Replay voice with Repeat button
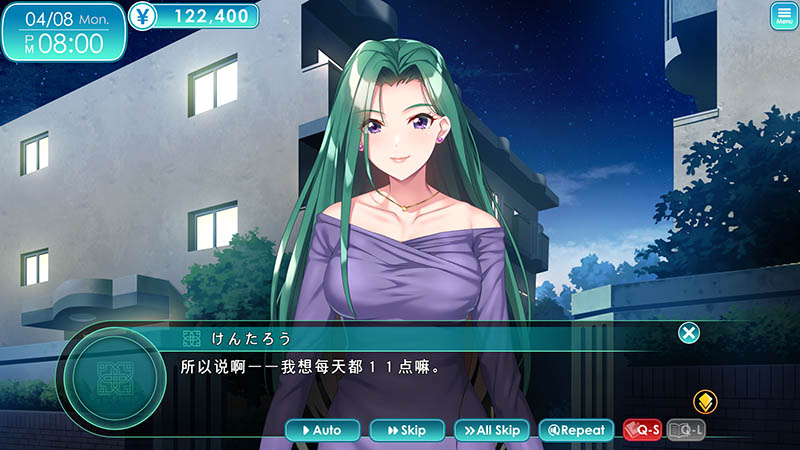The height and width of the screenshot is (450, 800). pos(575,430)
